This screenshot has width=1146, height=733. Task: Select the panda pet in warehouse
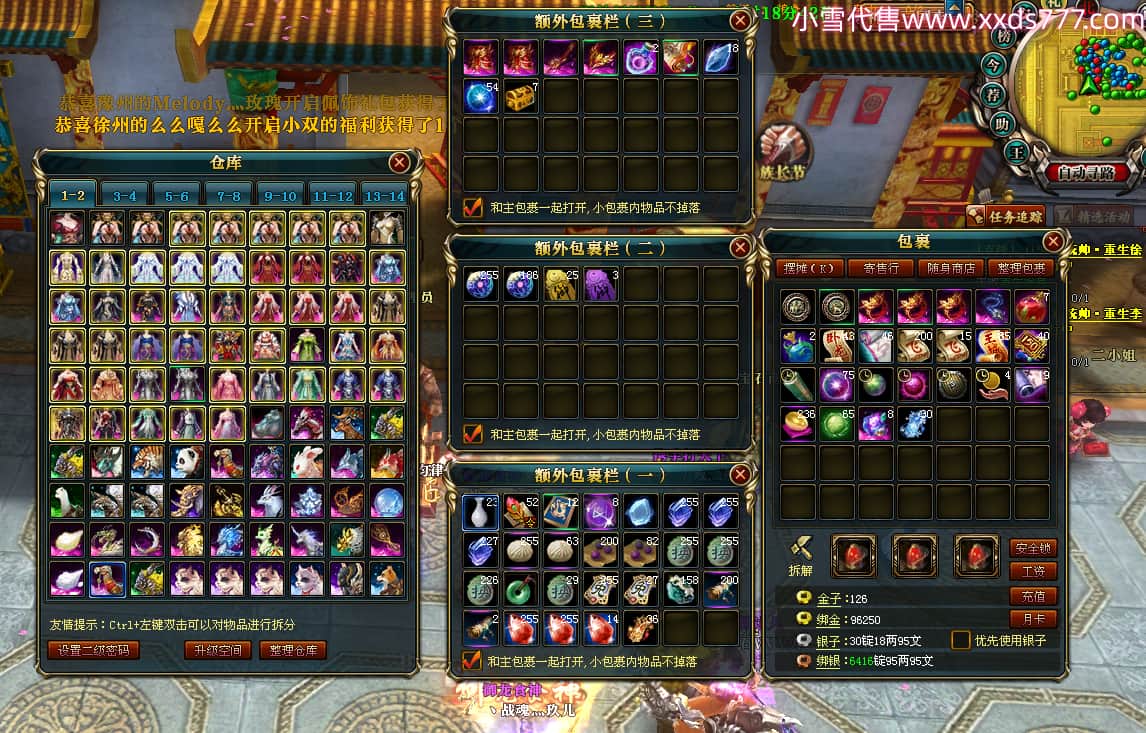point(187,462)
